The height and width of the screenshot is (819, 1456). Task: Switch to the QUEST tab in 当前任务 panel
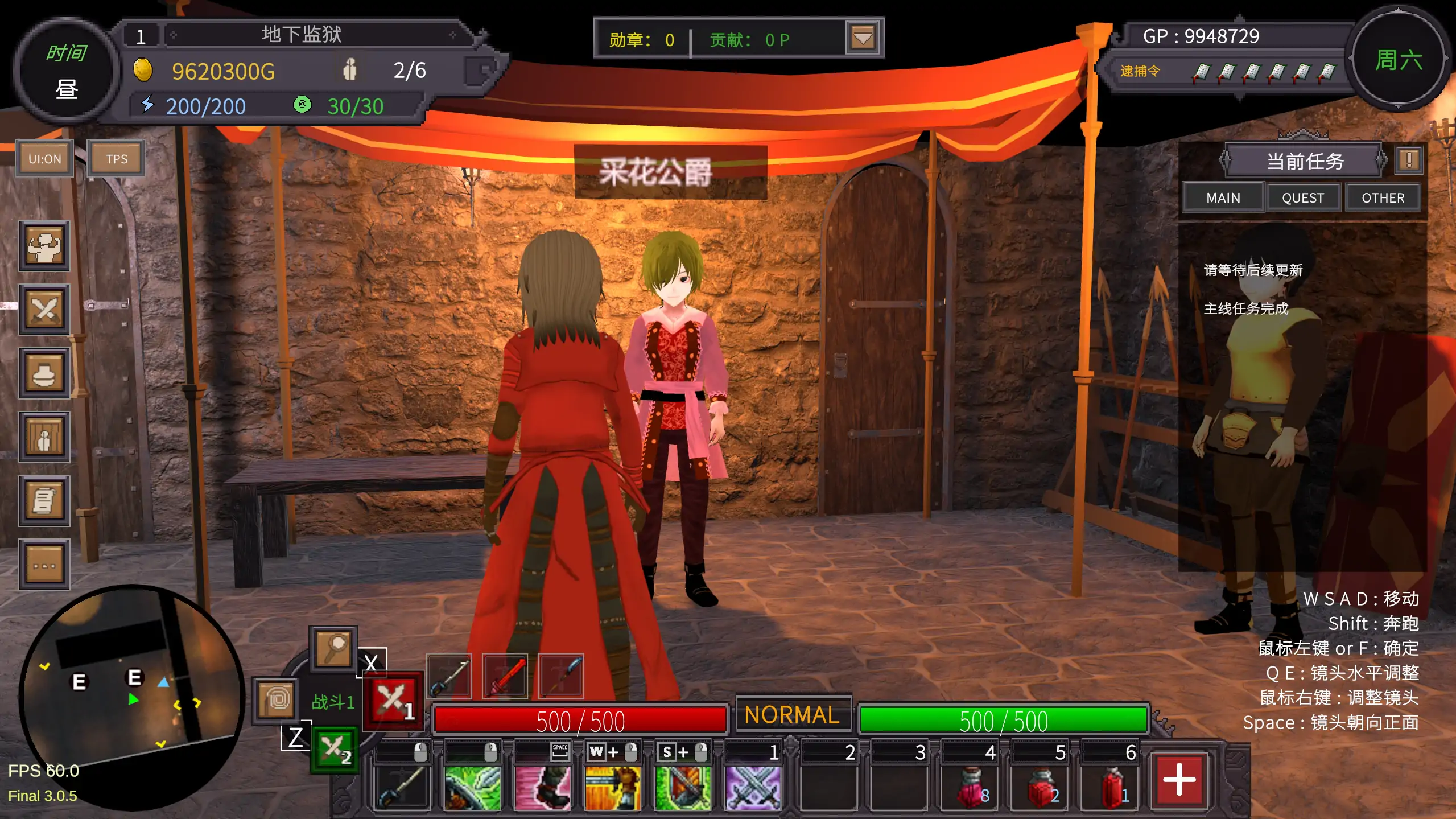click(x=1303, y=197)
